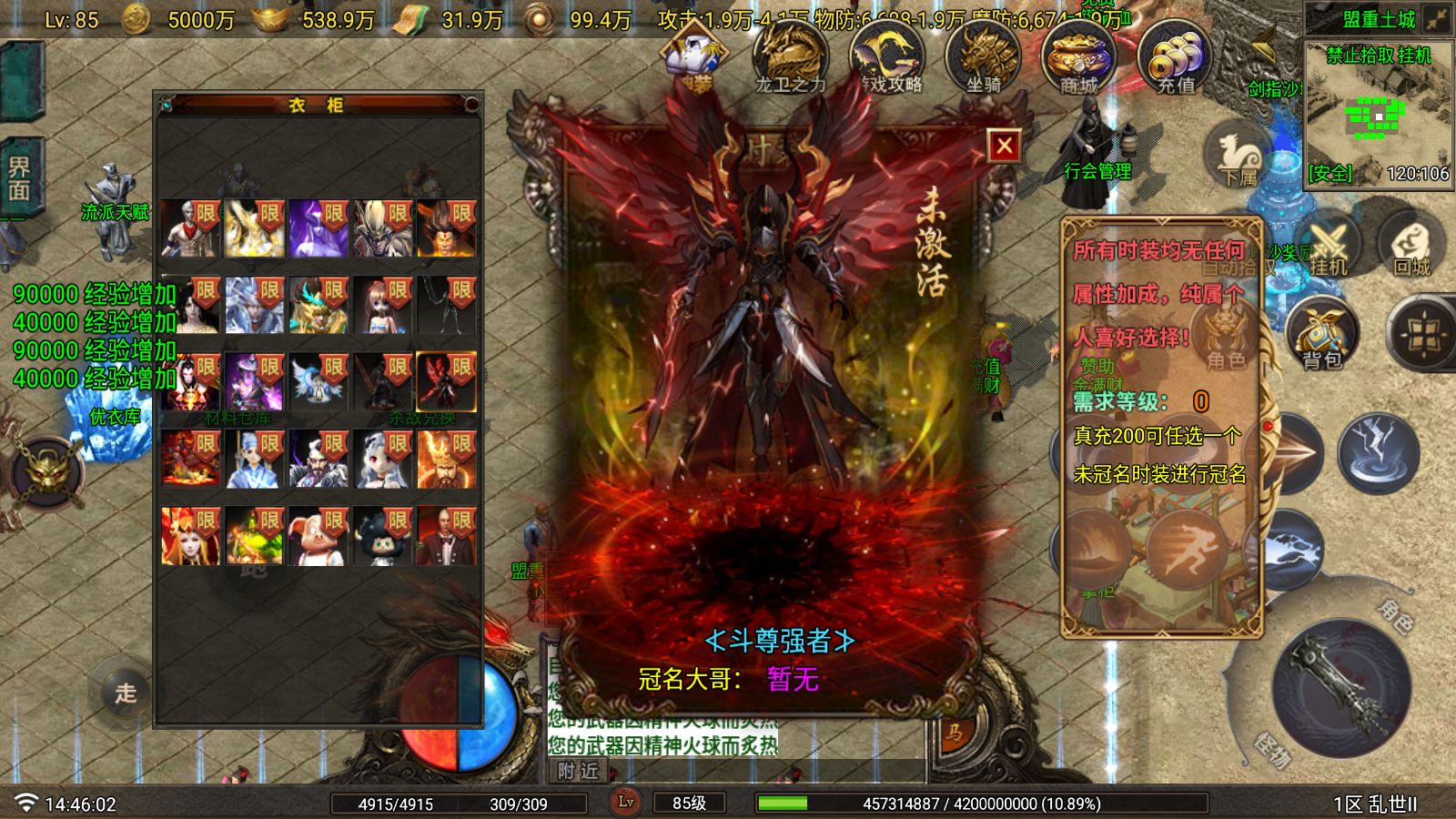Click the 暂无 link beside 冠名大哥
1456x819 pixels.
(x=796, y=678)
